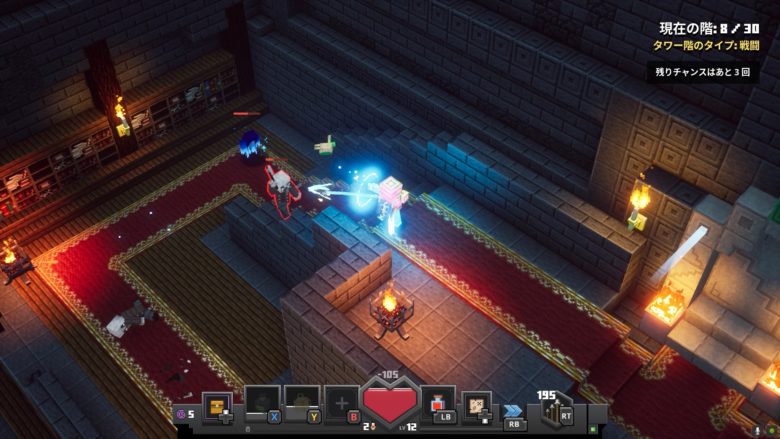Activate the Y artifact slot

[x=301, y=403]
